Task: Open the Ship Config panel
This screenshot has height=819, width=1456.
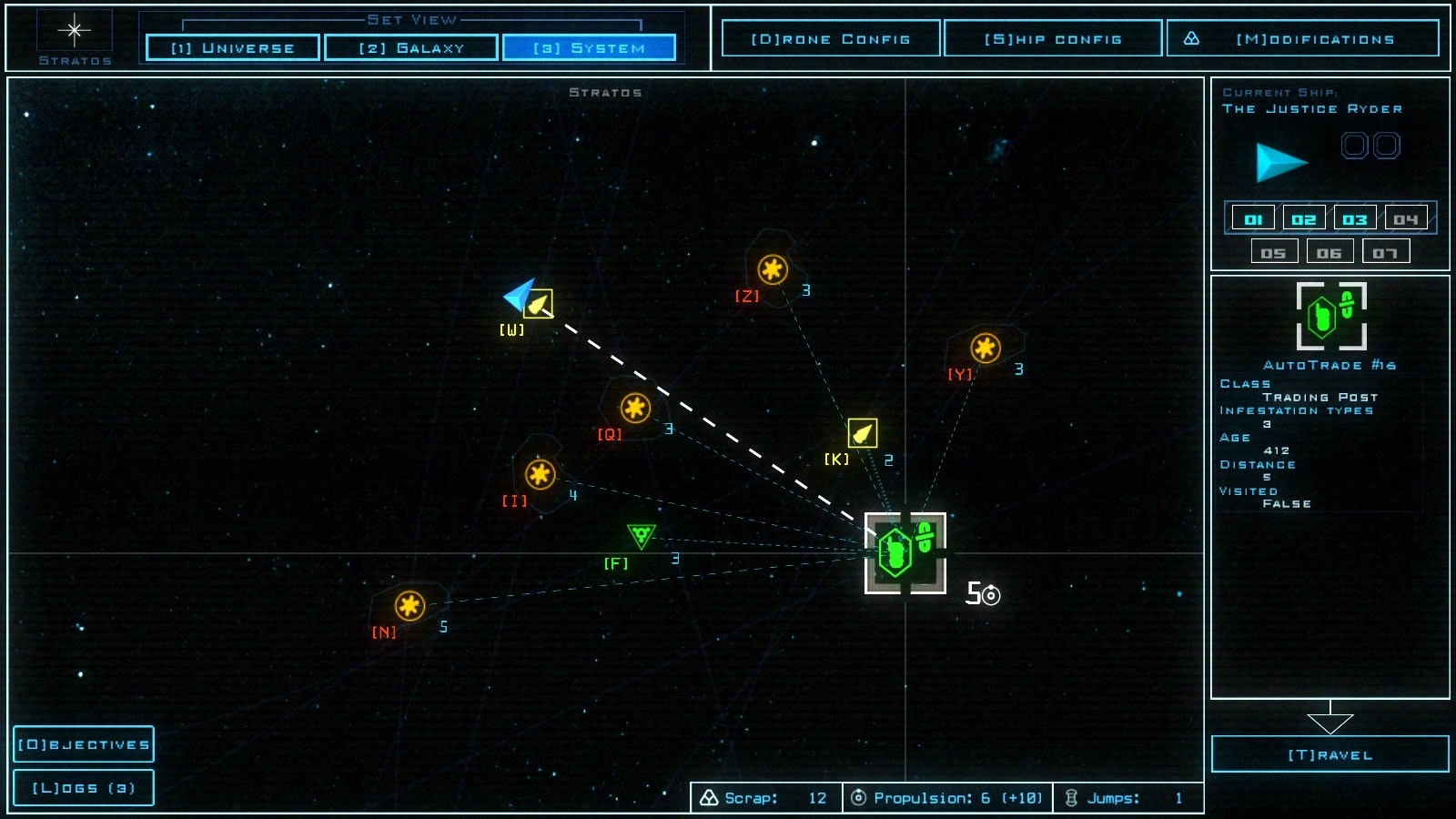Action: [x=1053, y=38]
